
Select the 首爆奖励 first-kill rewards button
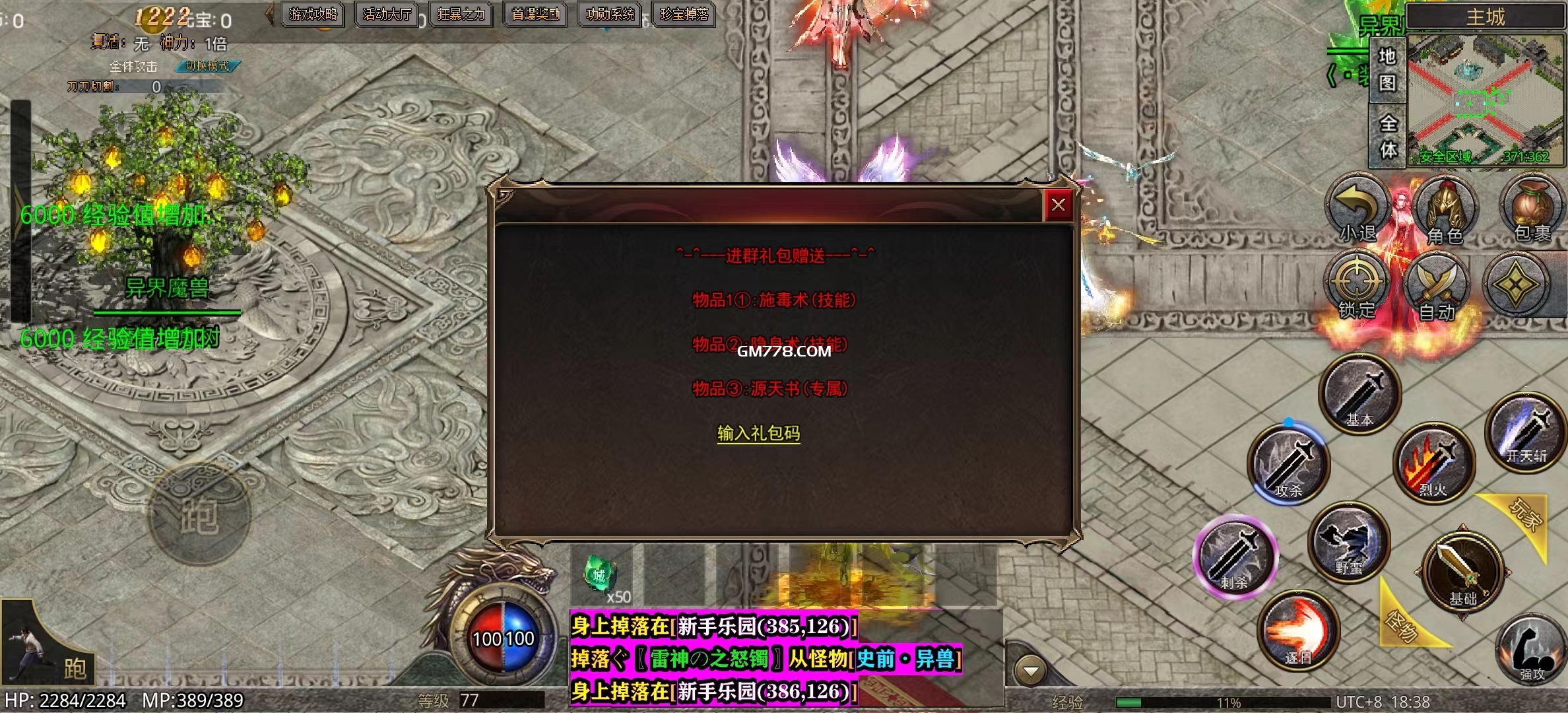pyautogui.click(x=535, y=14)
